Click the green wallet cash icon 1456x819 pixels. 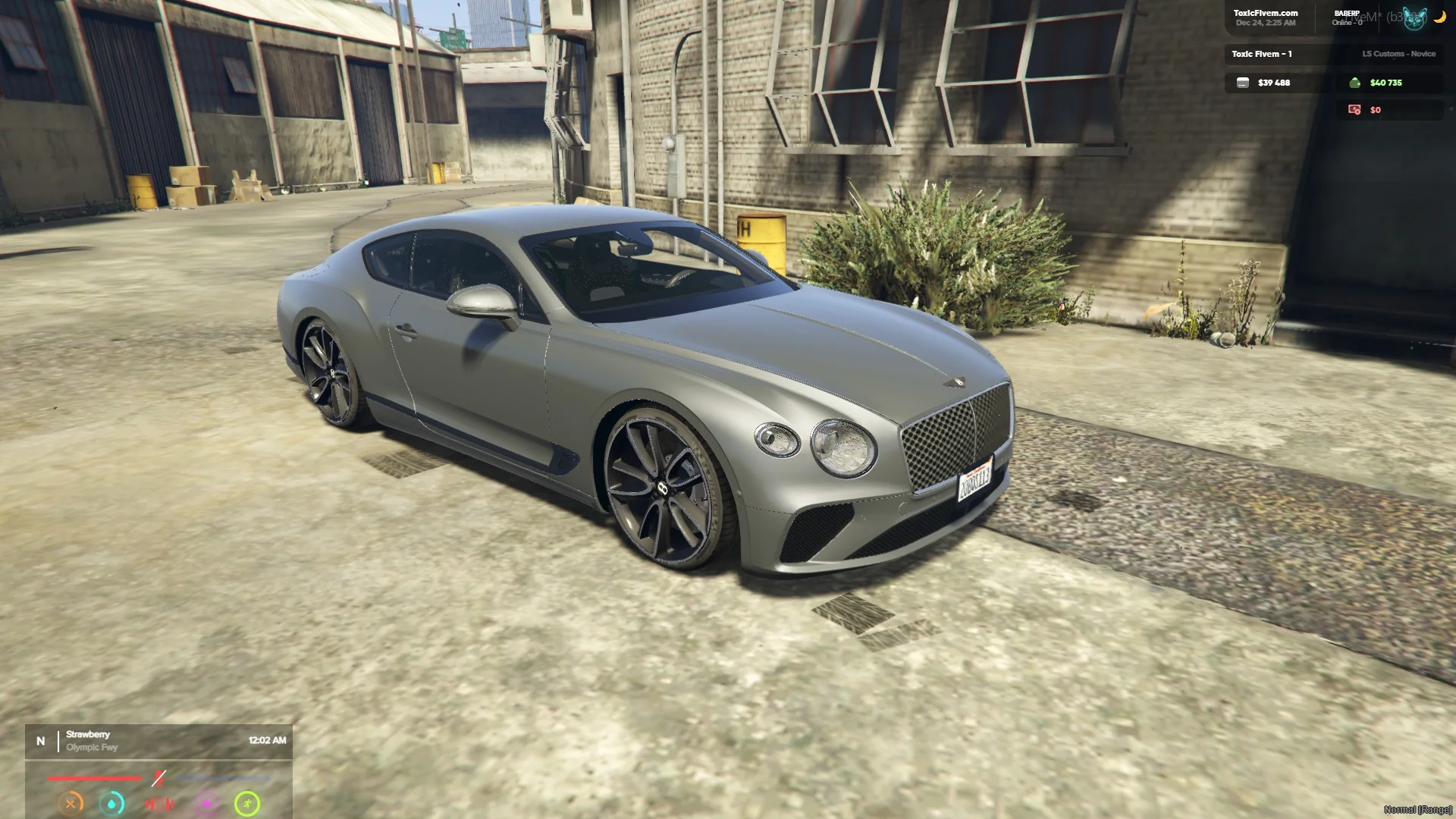pos(1355,83)
